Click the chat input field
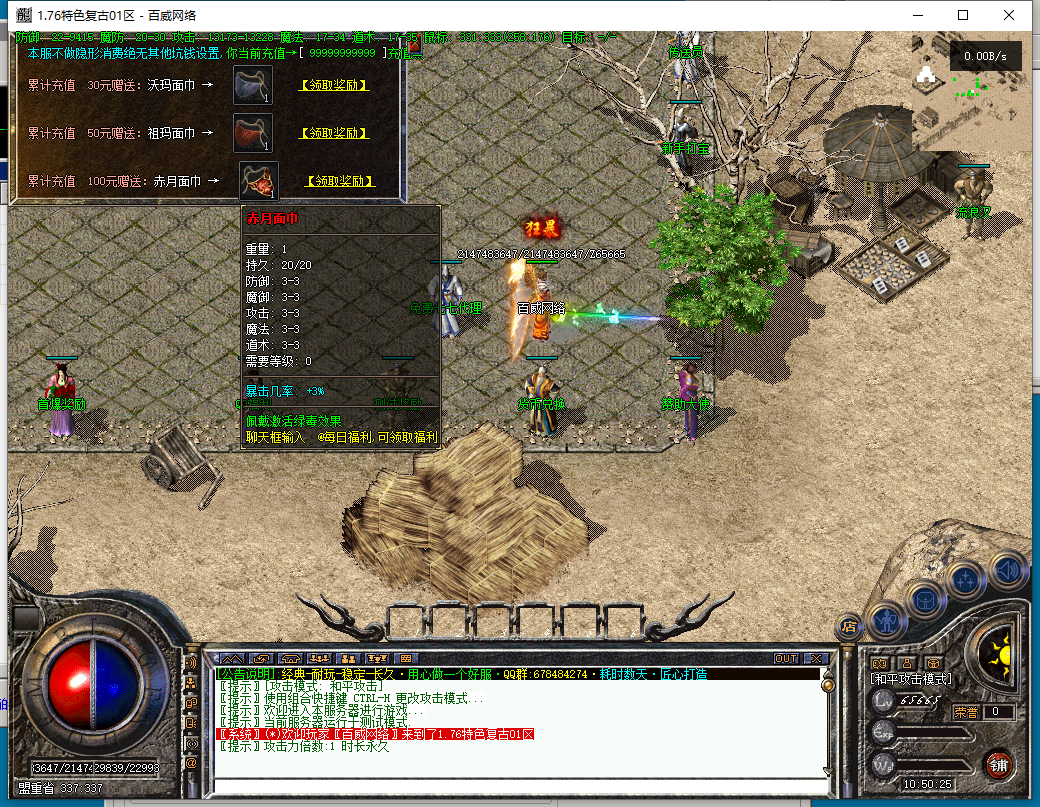Image resolution: width=1040 pixels, height=807 pixels. (520, 783)
